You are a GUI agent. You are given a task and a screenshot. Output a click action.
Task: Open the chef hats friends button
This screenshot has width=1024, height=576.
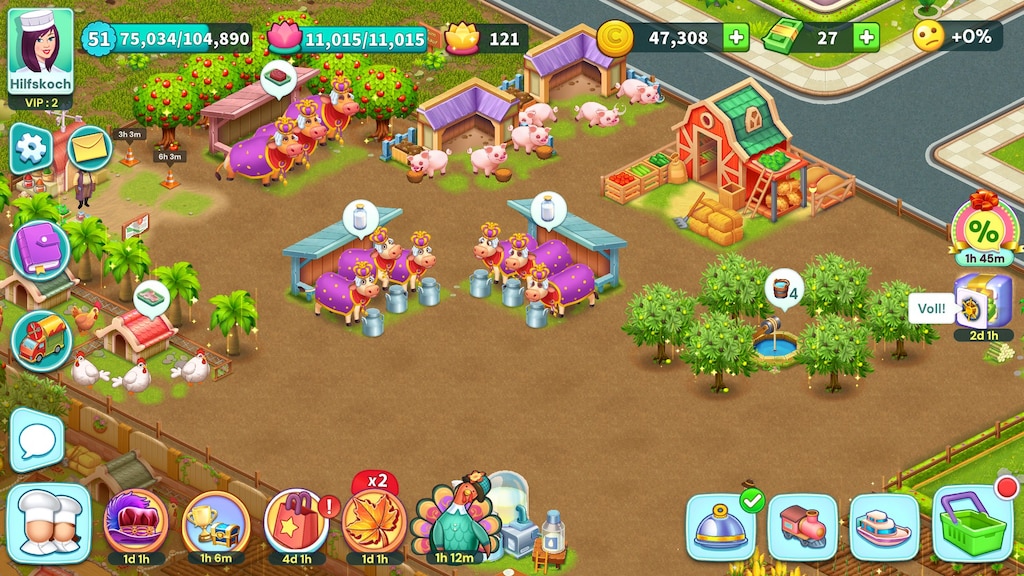[48, 524]
